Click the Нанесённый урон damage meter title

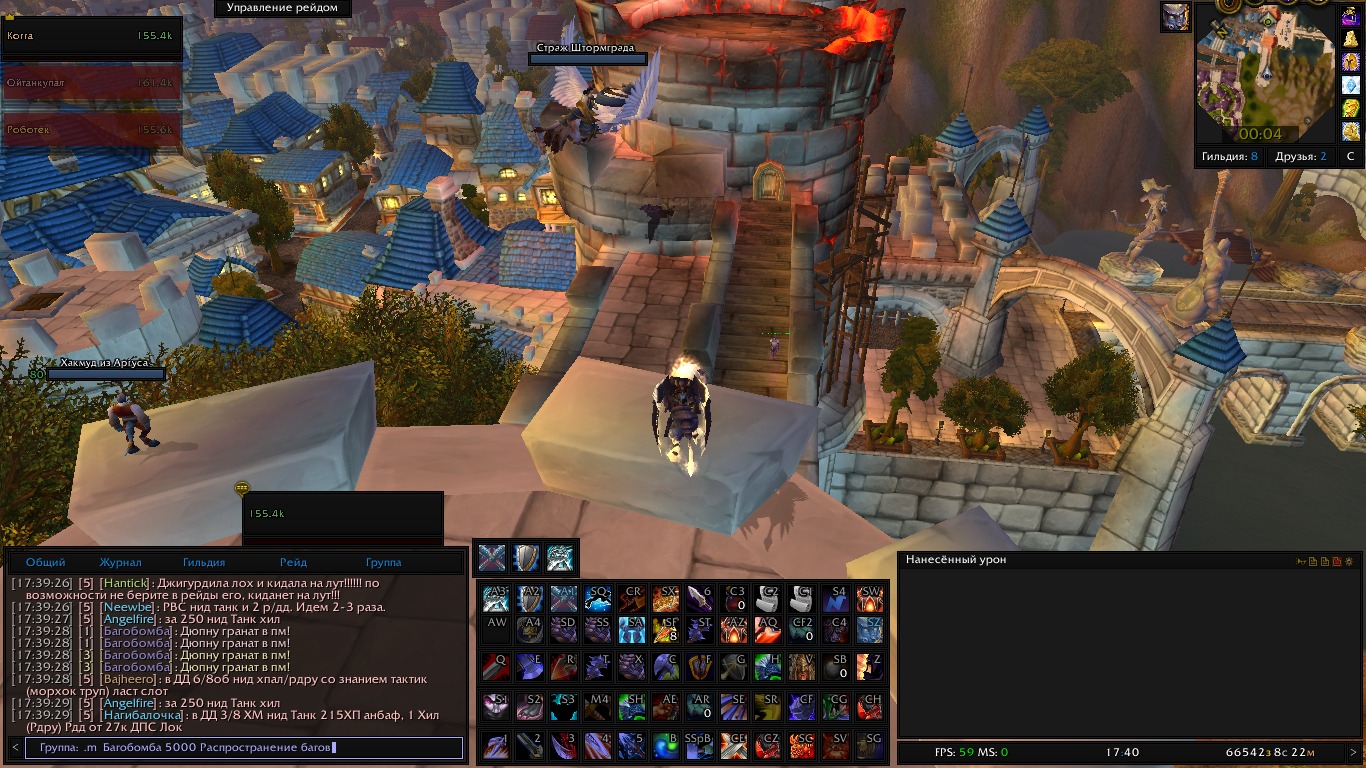click(956, 560)
